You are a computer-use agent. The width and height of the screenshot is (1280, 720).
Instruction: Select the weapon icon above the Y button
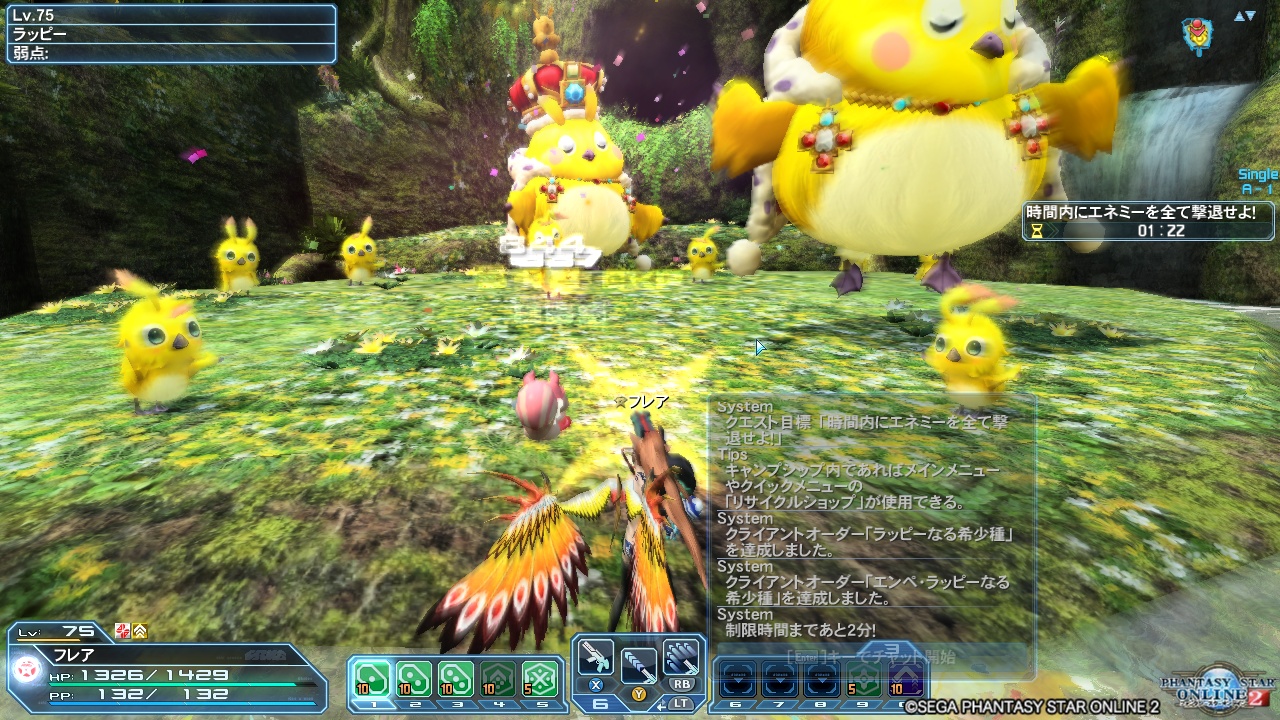(x=638, y=665)
